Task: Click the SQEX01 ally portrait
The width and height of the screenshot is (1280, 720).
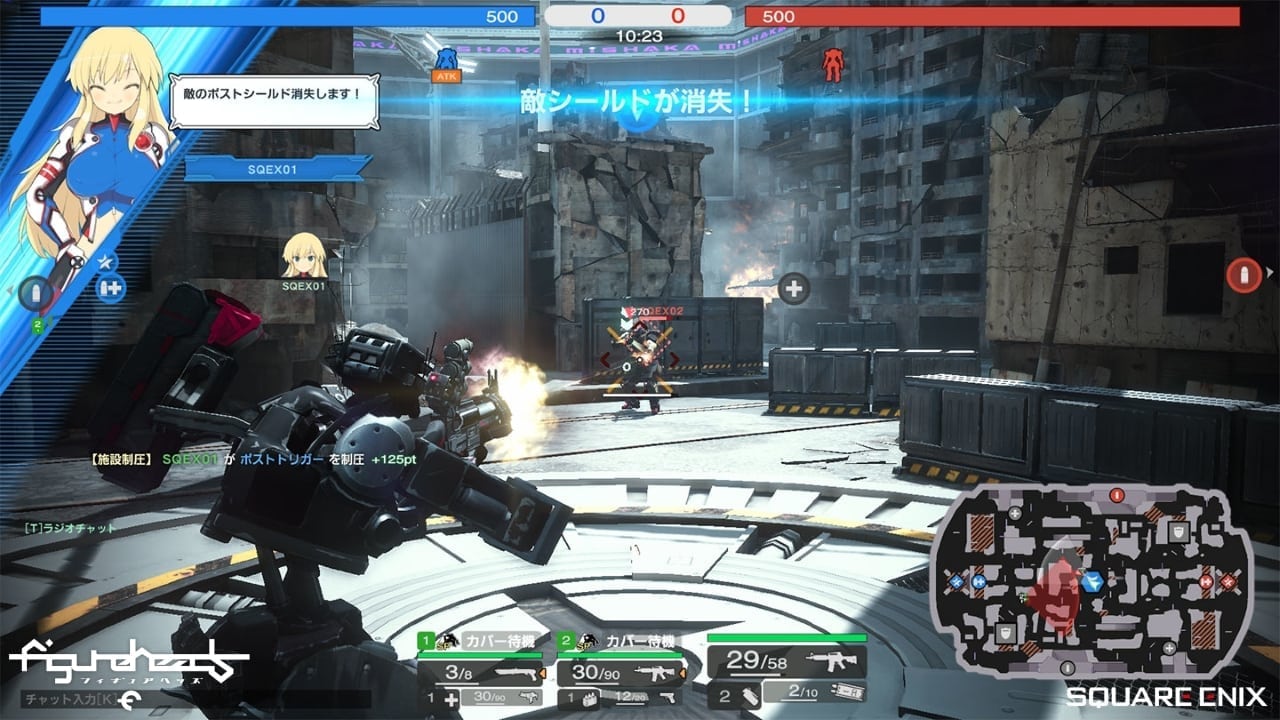Action: 303,256
